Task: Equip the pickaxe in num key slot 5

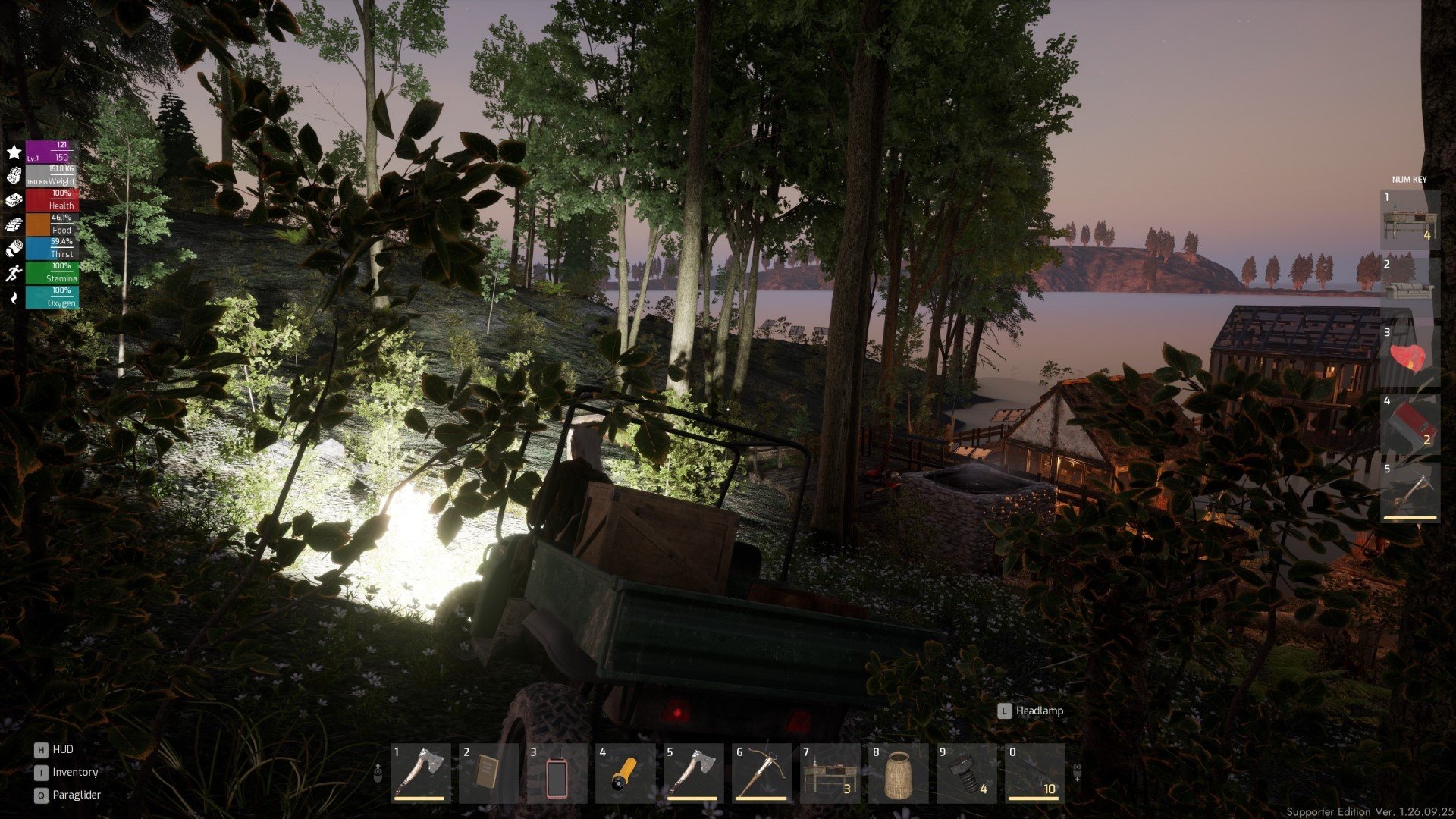Action: point(1409,492)
